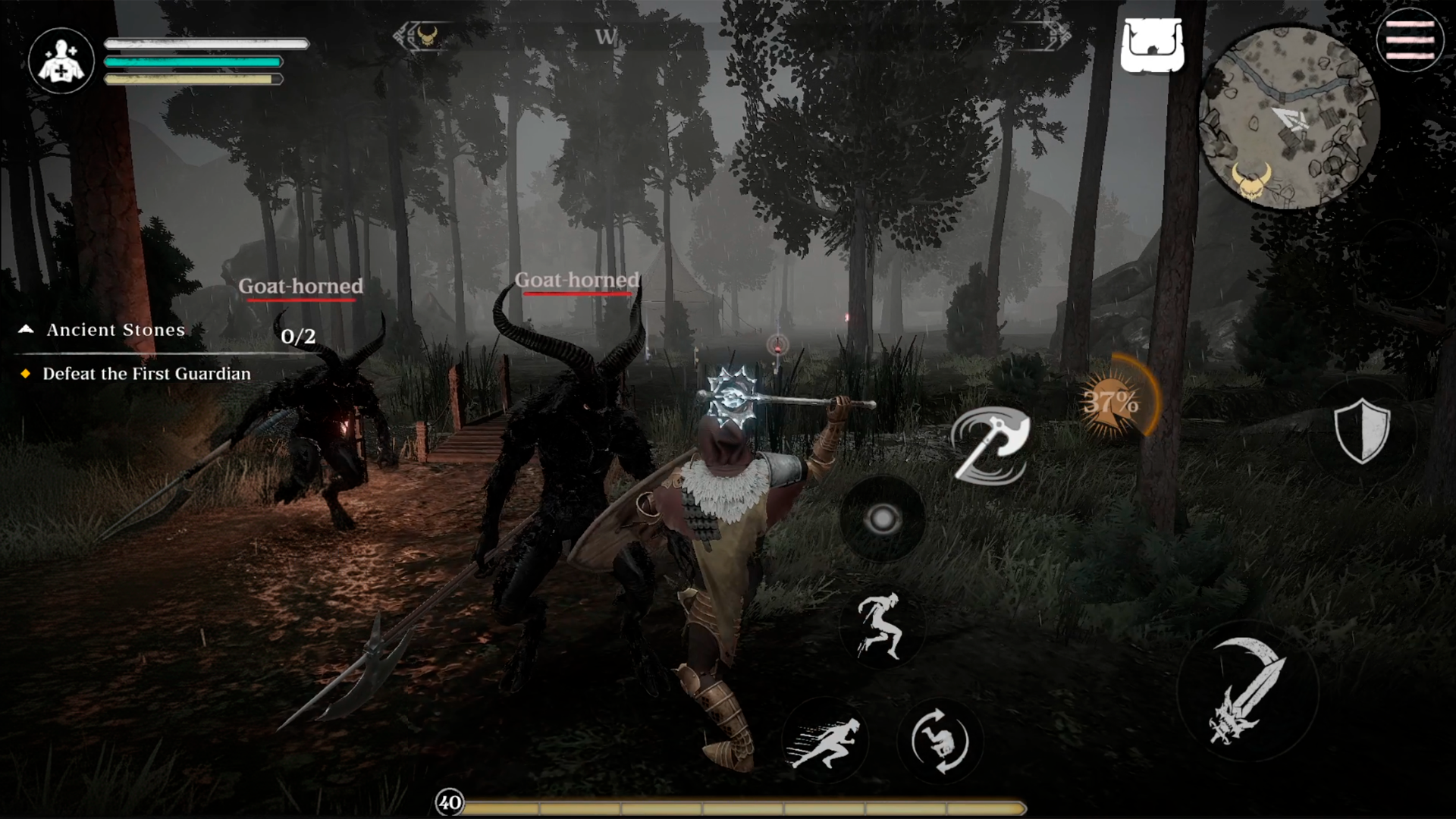Open the character status icon
Screen dimensions: 1456x819
click(61, 61)
